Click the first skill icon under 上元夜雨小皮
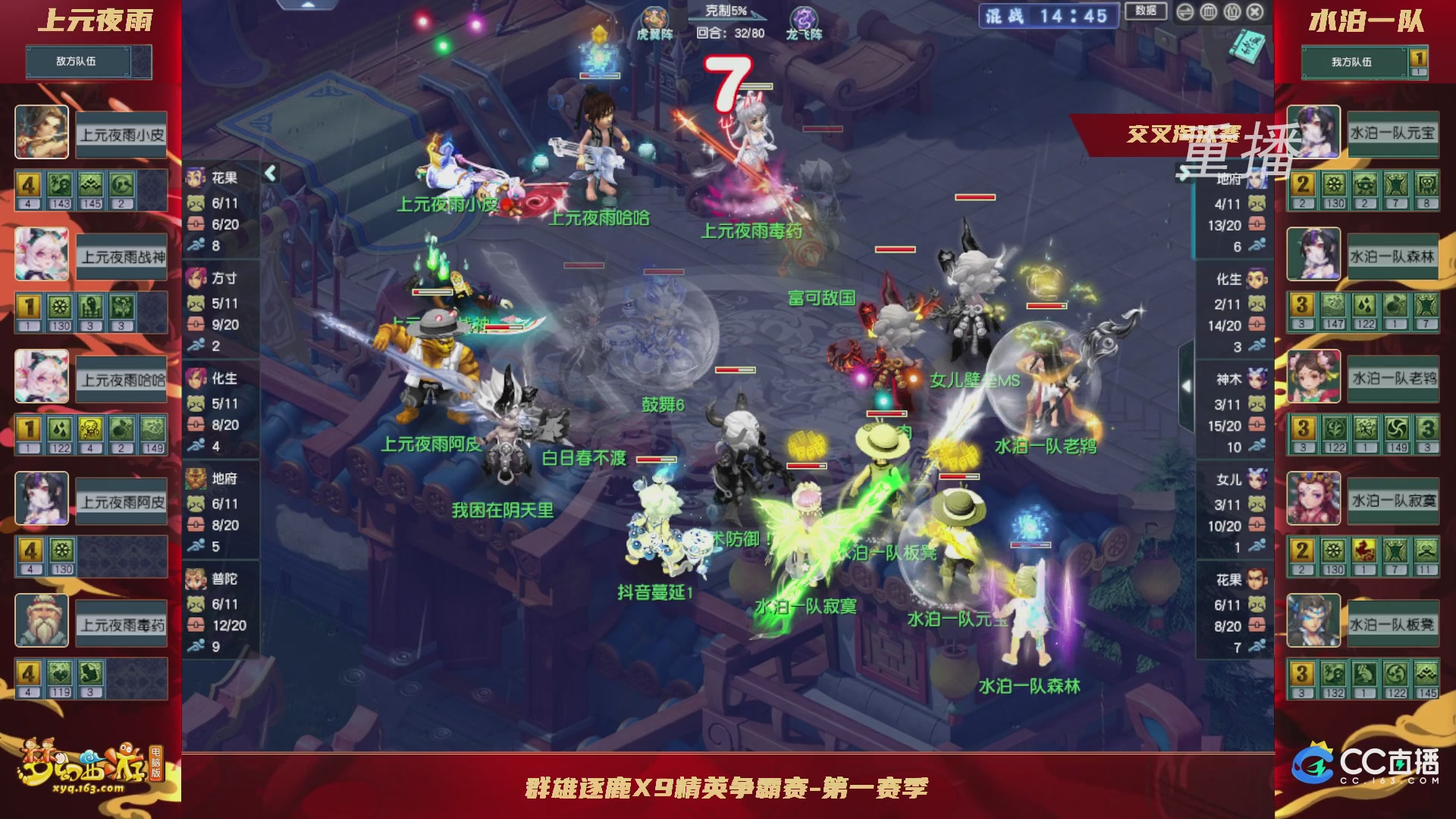Viewport: 1456px width, 819px height. point(29,184)
